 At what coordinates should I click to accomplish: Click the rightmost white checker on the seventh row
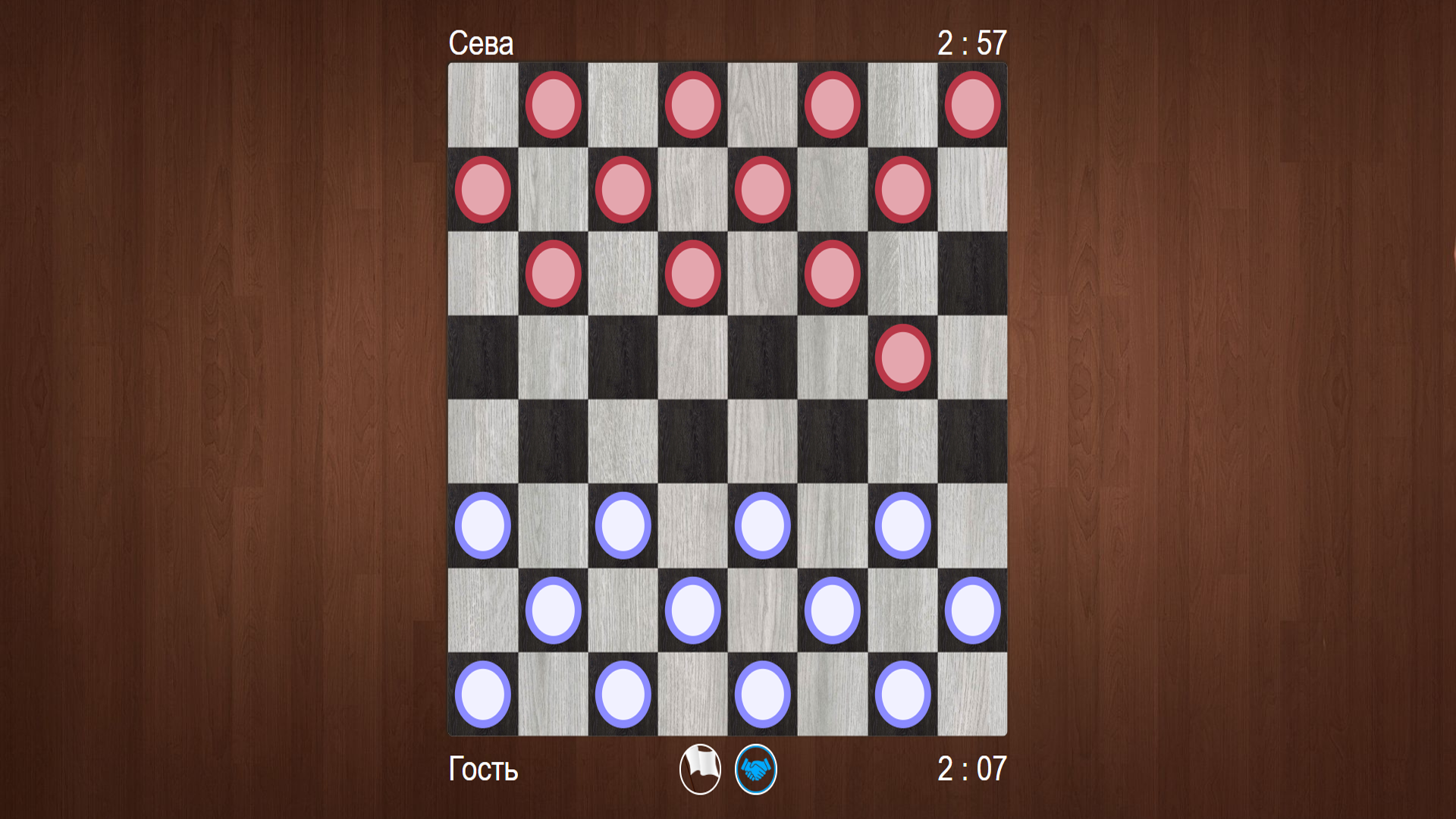tap(972, 610)
